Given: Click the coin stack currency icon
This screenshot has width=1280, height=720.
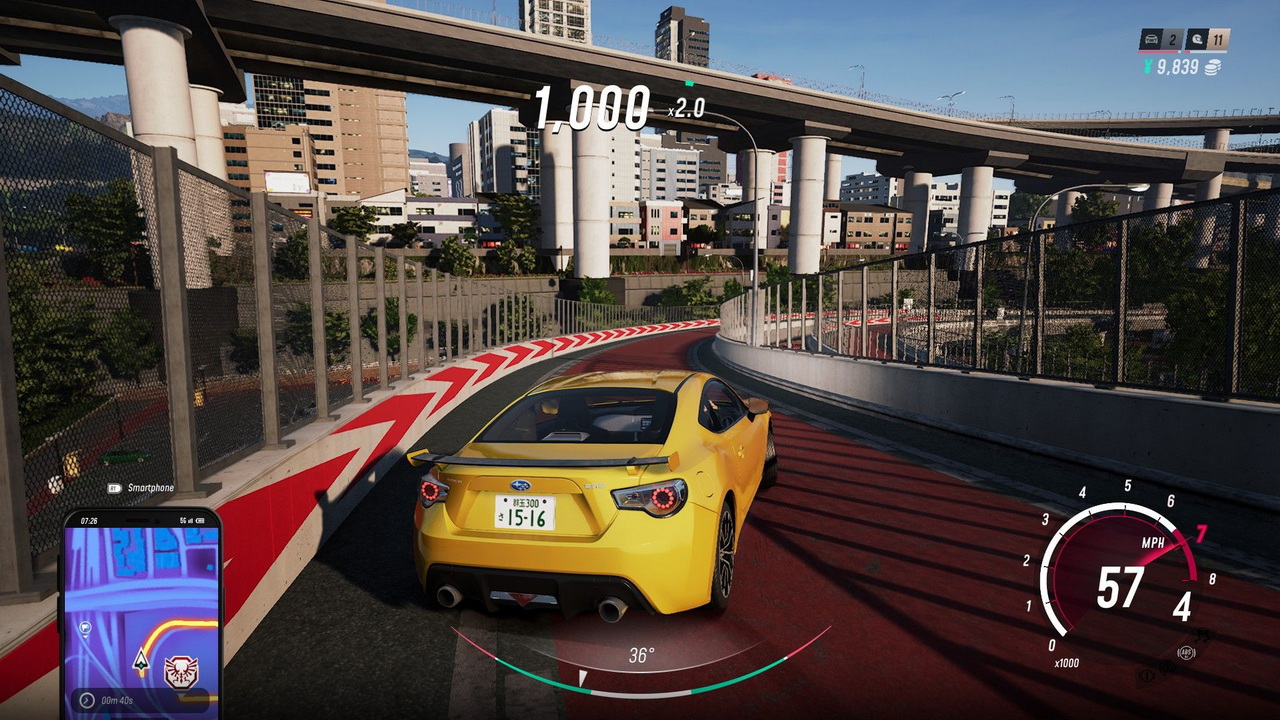Looking at the screenshot, I should (x=1213, y=67).
